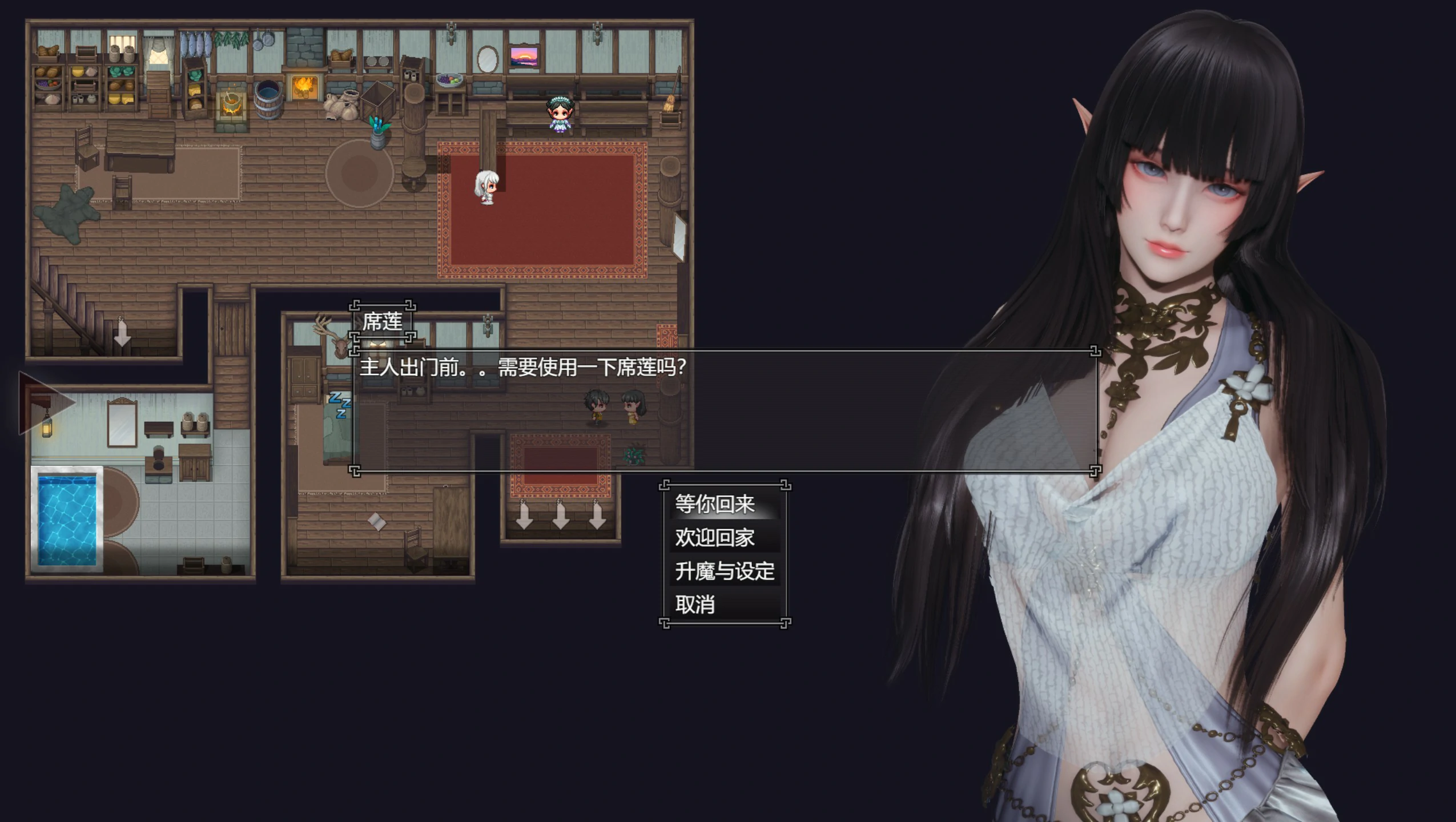Choose 欢迎回家 from the choice list
The image size is (1456, 822).
pos(714,537)
